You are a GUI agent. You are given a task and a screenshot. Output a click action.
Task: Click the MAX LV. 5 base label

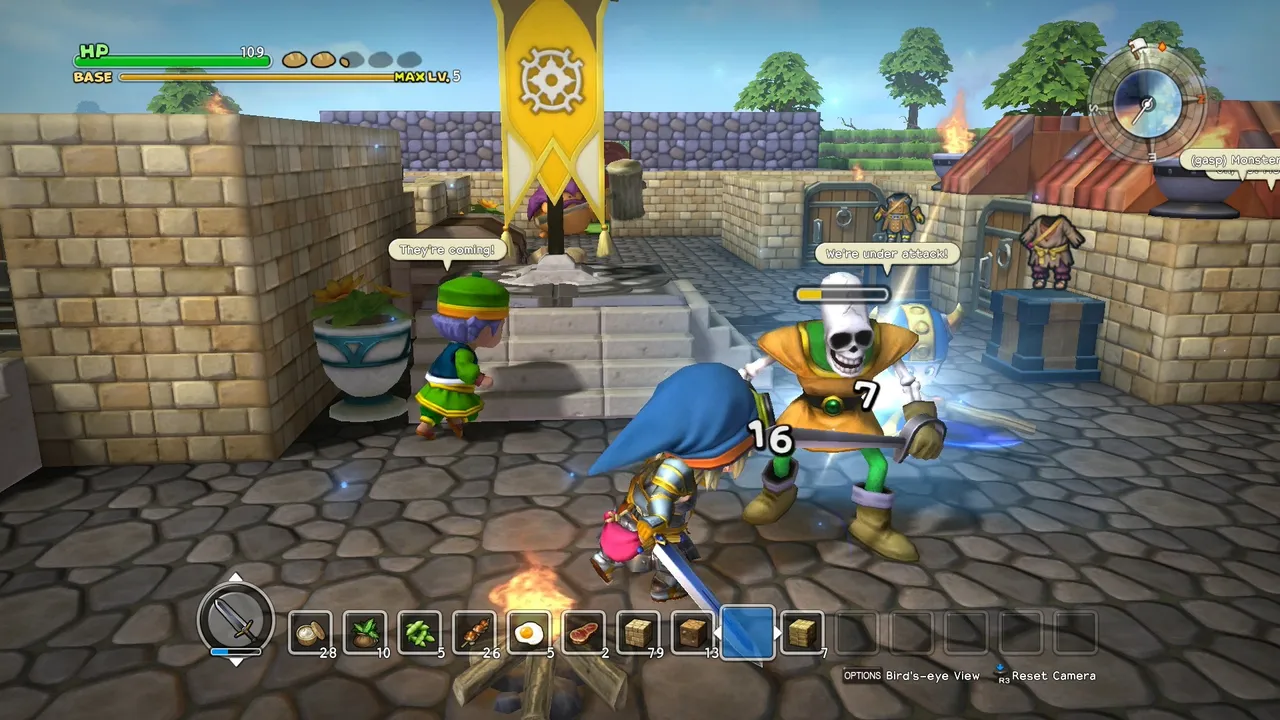[428, 76]
